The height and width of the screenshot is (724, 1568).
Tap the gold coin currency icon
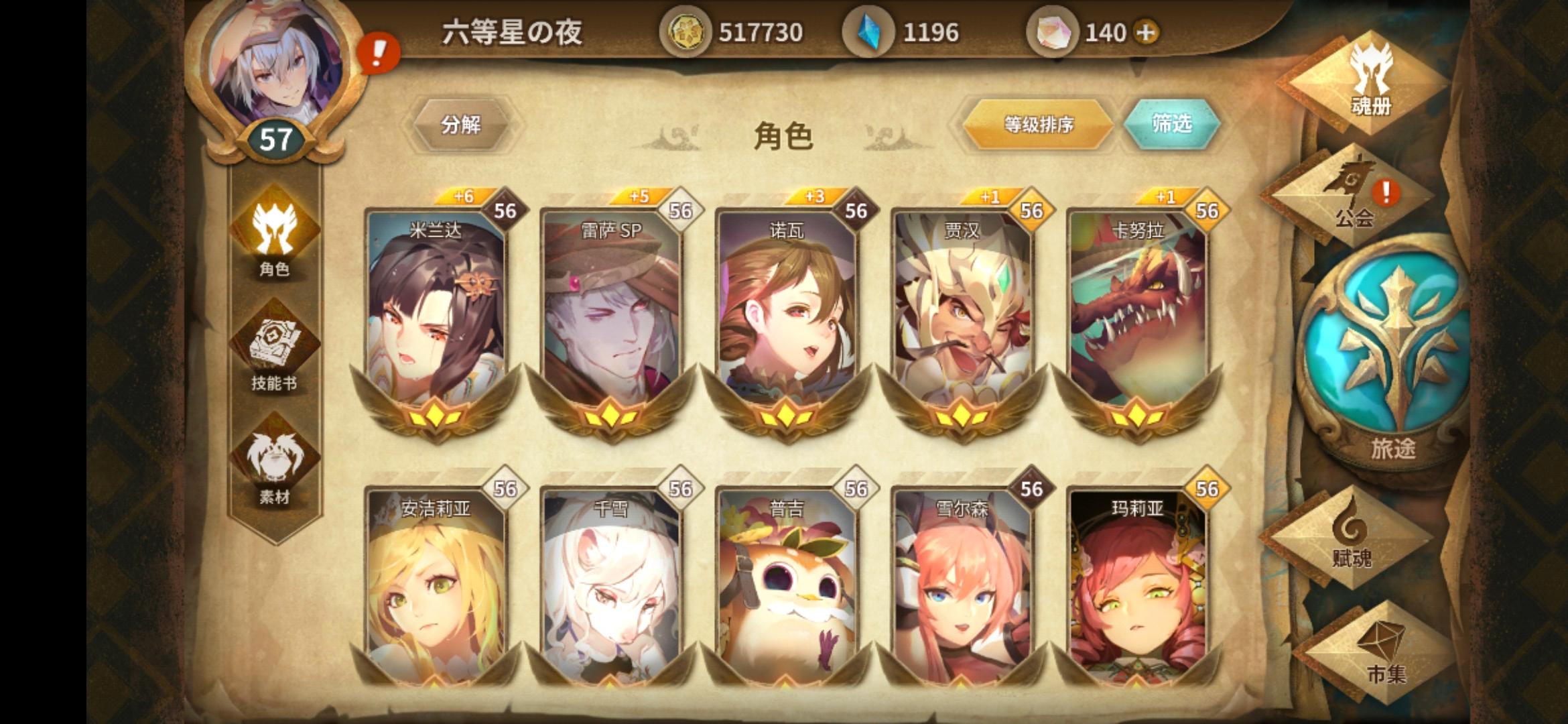[685, 32]
